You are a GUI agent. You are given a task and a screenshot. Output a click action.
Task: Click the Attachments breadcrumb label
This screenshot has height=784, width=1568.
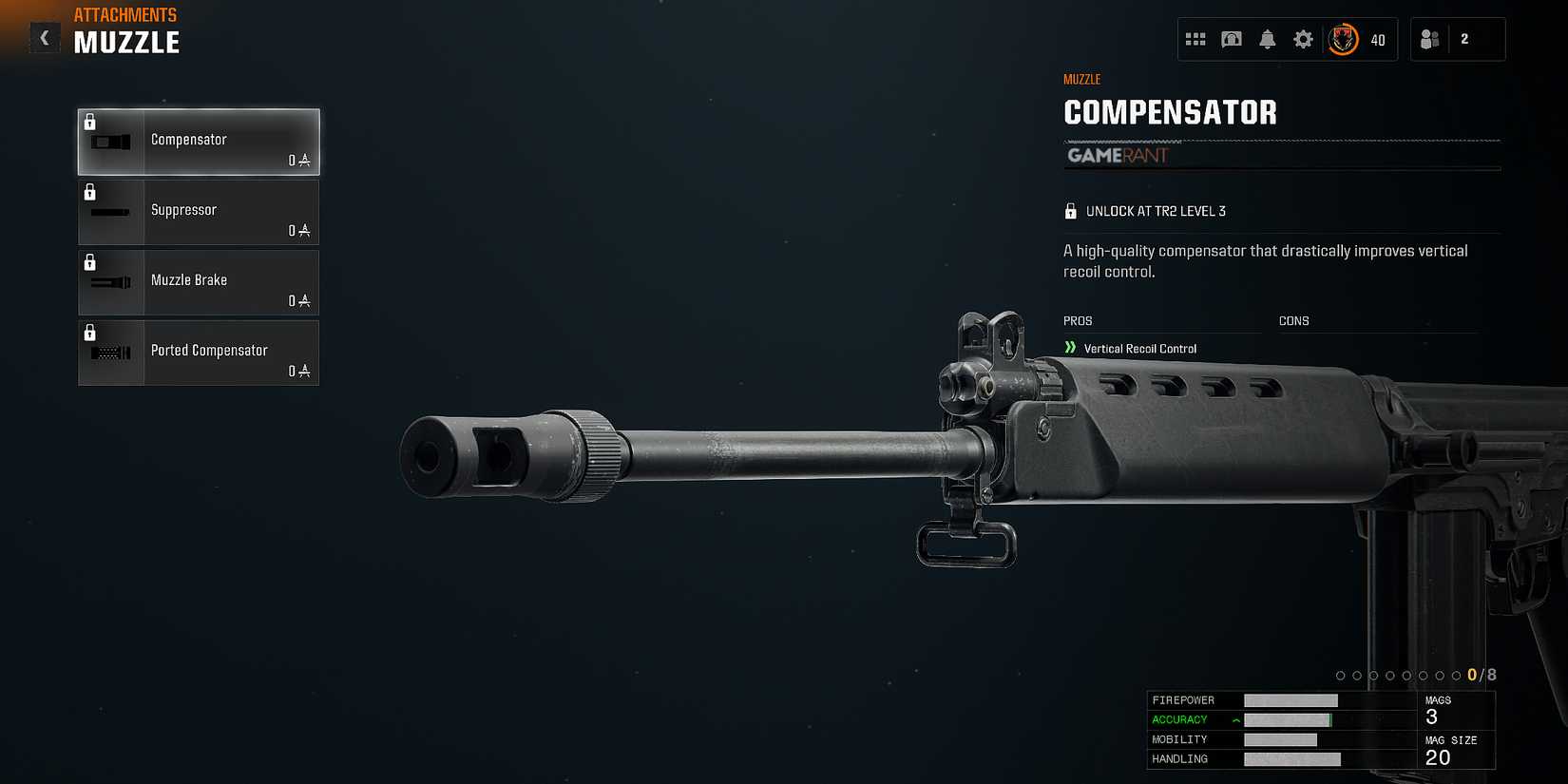point(124,14)
